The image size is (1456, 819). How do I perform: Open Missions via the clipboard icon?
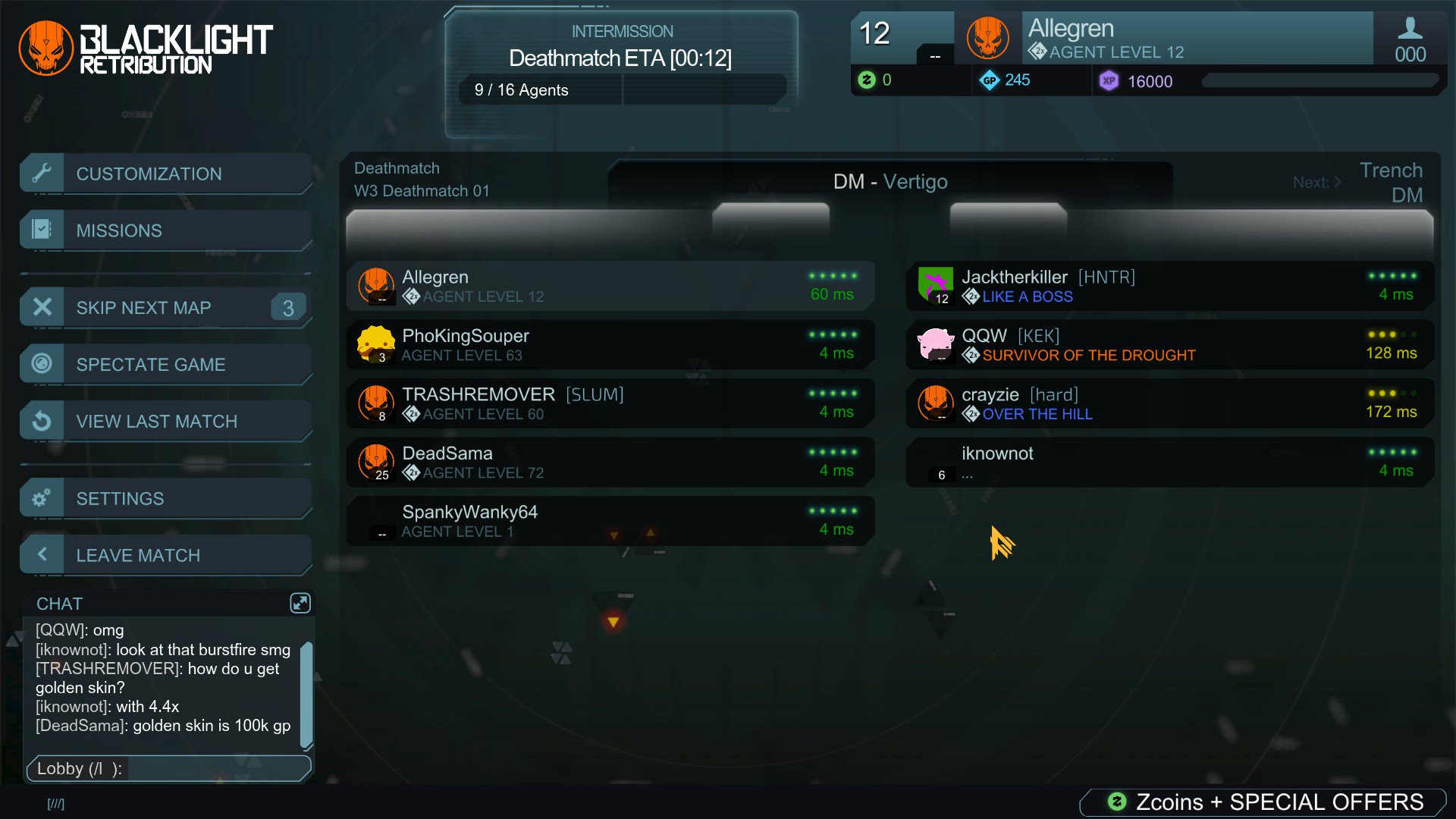pyautogui.click(x=42, y=230)
